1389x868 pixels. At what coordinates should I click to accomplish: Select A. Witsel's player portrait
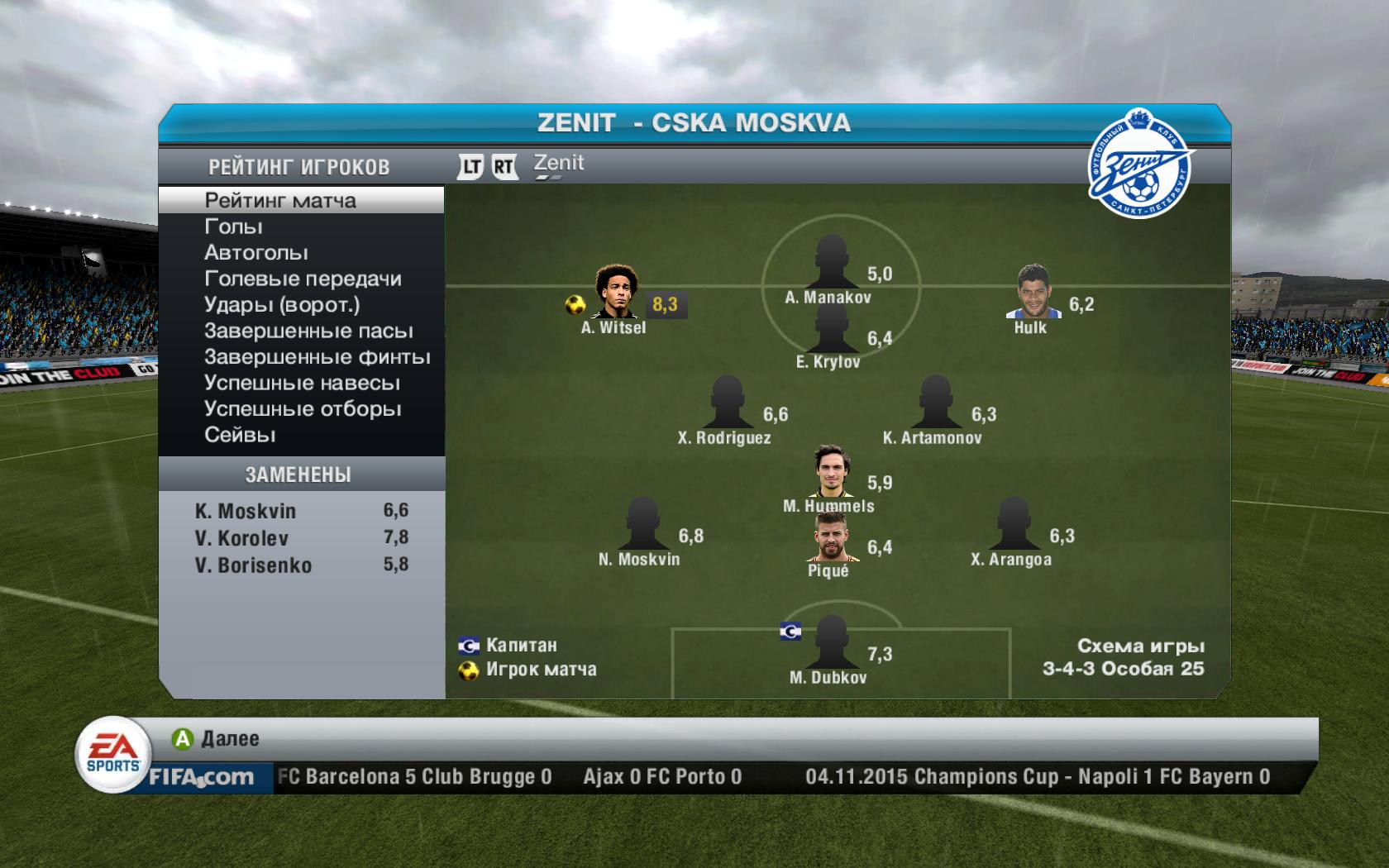614,292
